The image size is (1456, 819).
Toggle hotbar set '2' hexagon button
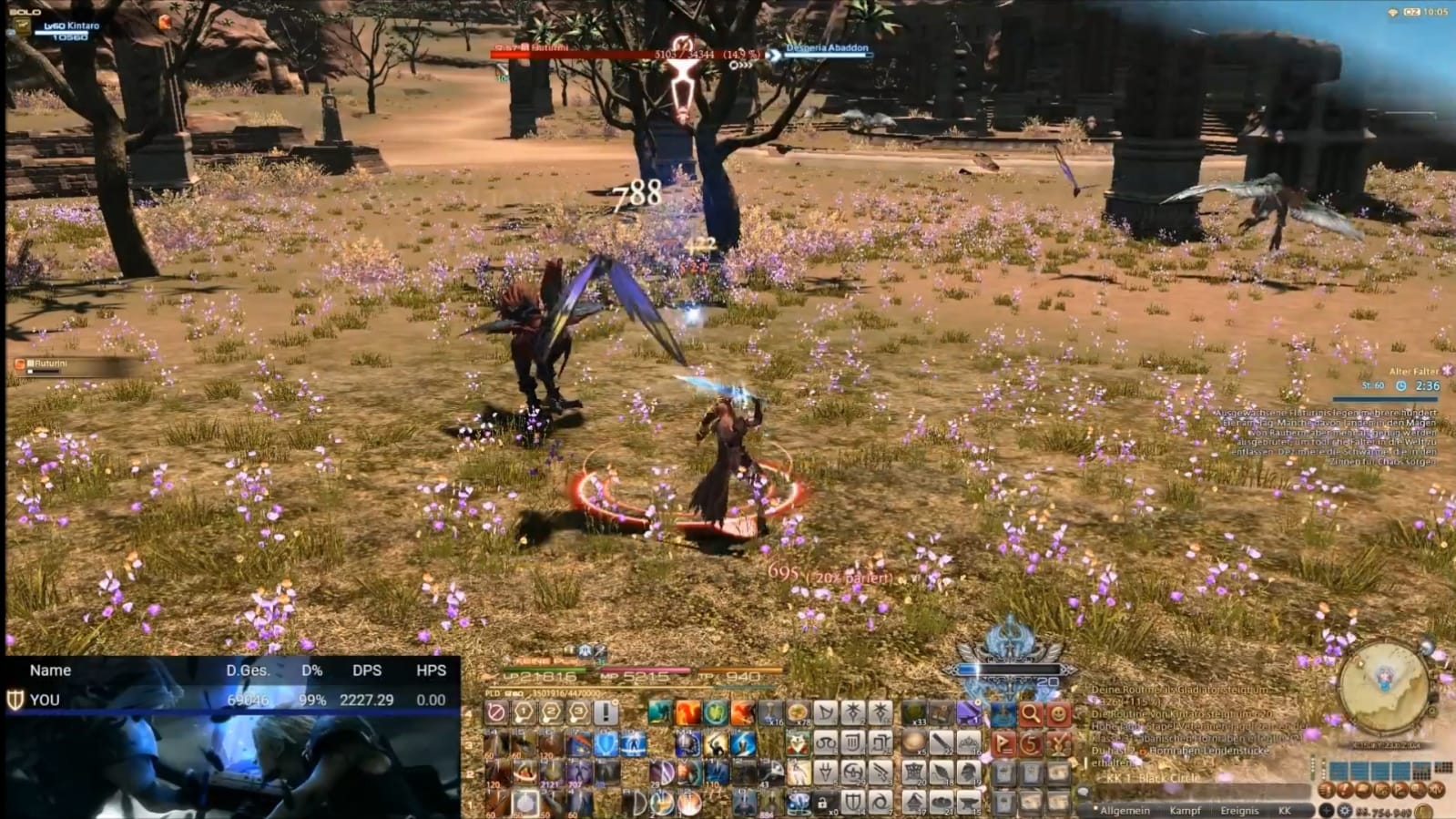click(x=550, y=711)
